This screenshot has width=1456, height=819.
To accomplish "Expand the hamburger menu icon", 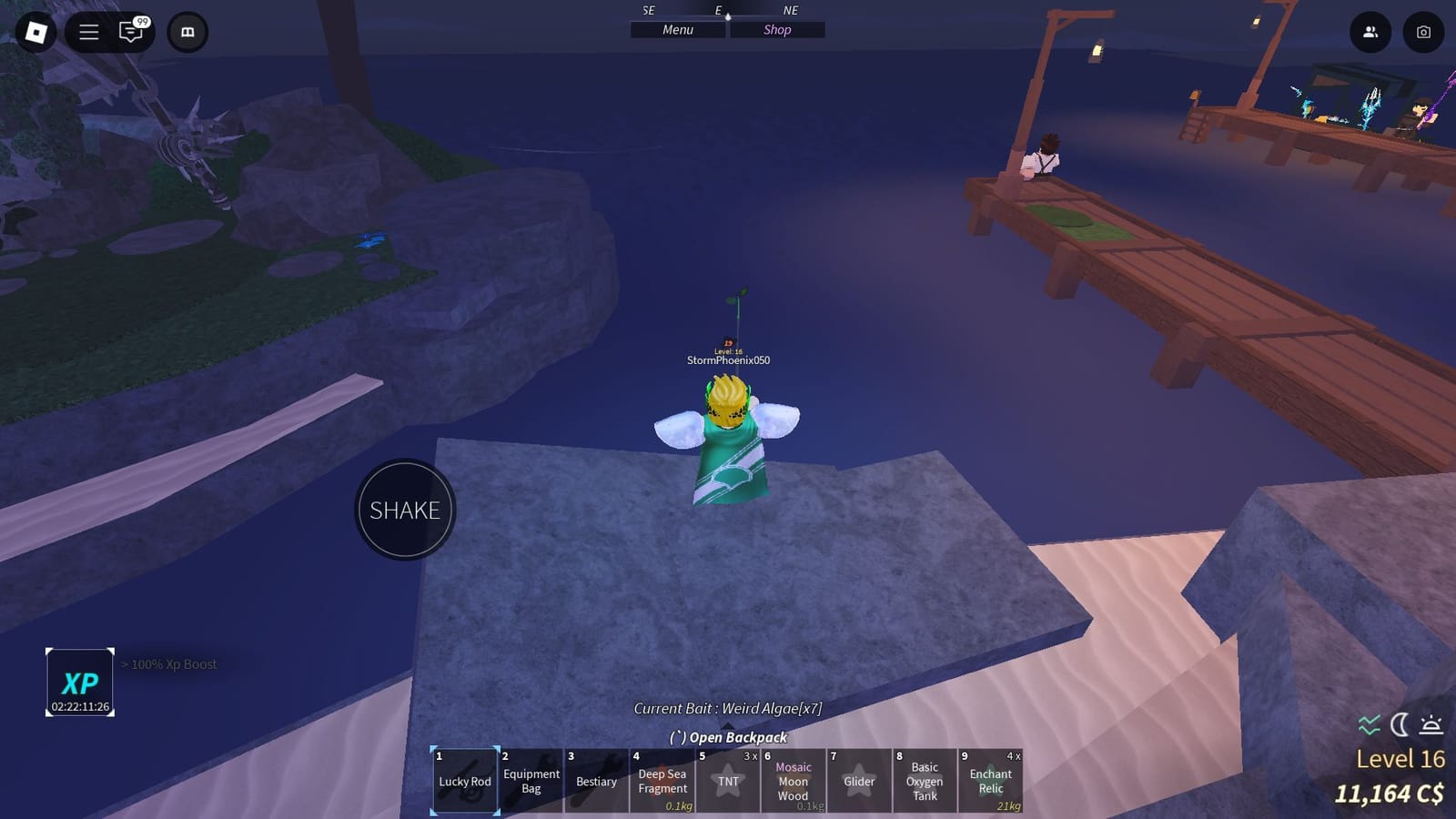I will click(x=87, y=32).
